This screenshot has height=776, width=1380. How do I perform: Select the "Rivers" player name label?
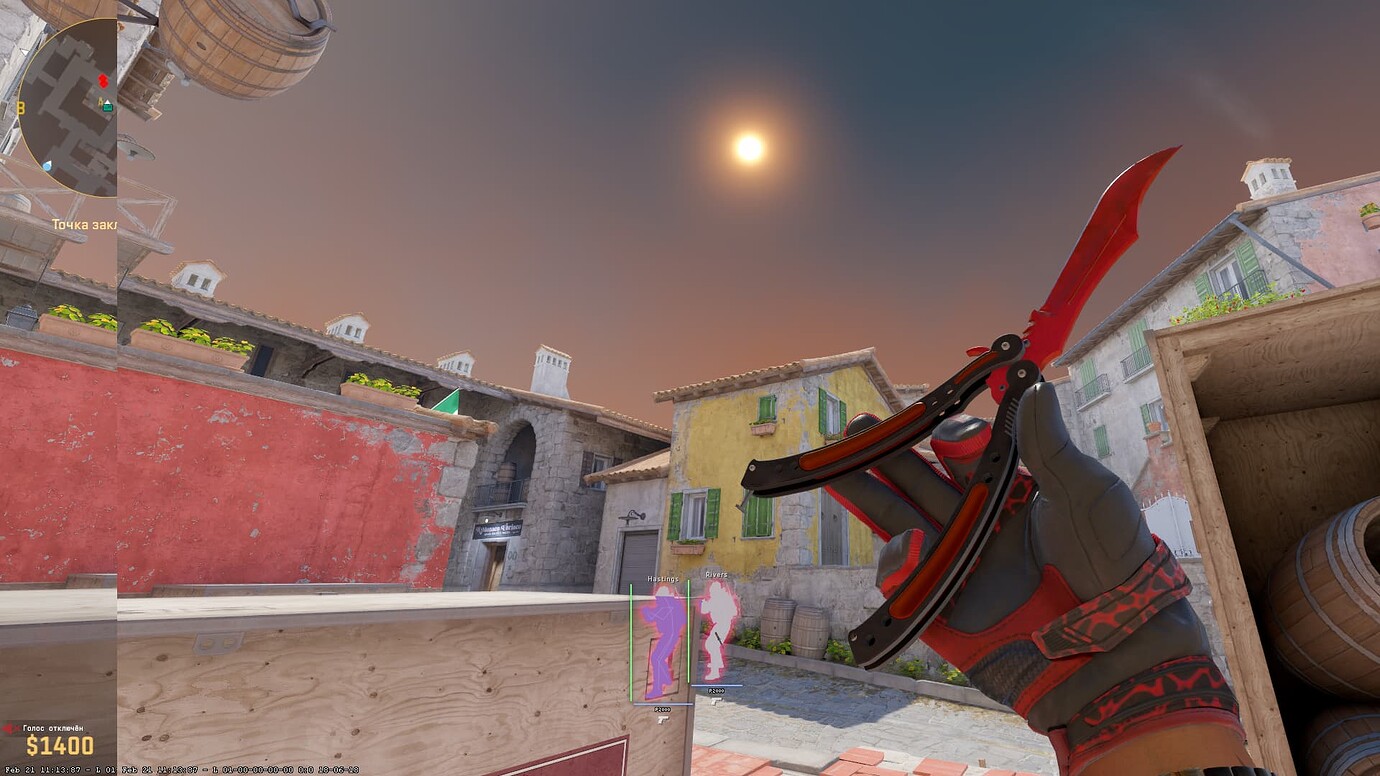[716, 574]
